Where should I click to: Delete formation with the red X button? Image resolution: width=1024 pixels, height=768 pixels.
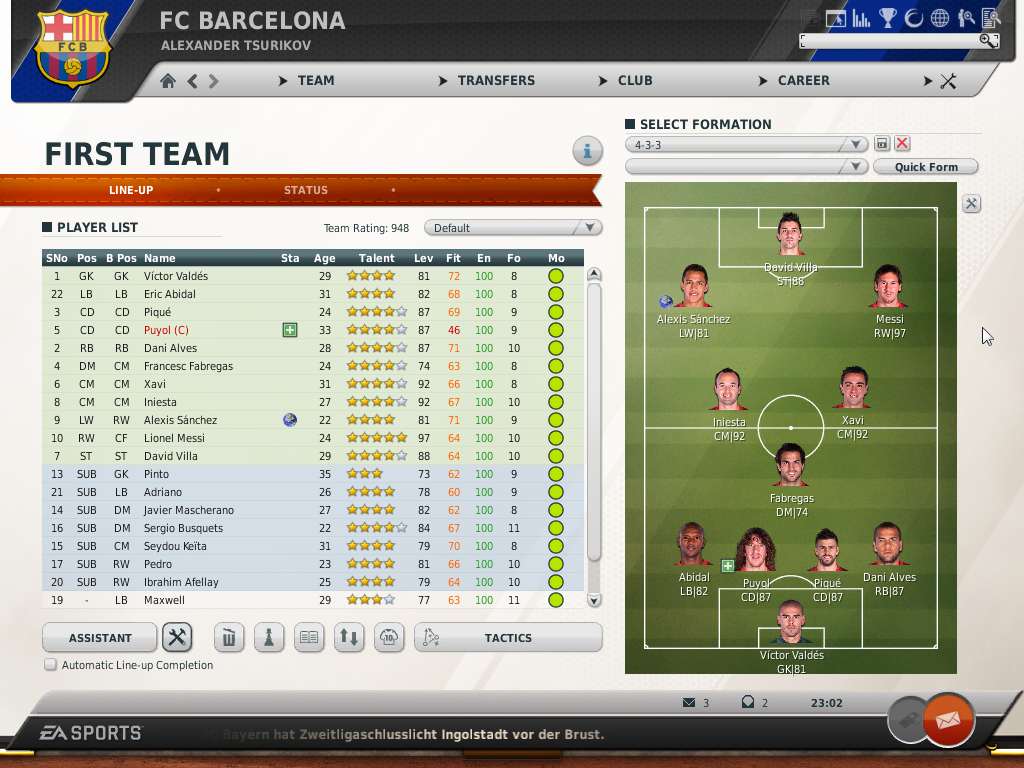pos(902,144)
